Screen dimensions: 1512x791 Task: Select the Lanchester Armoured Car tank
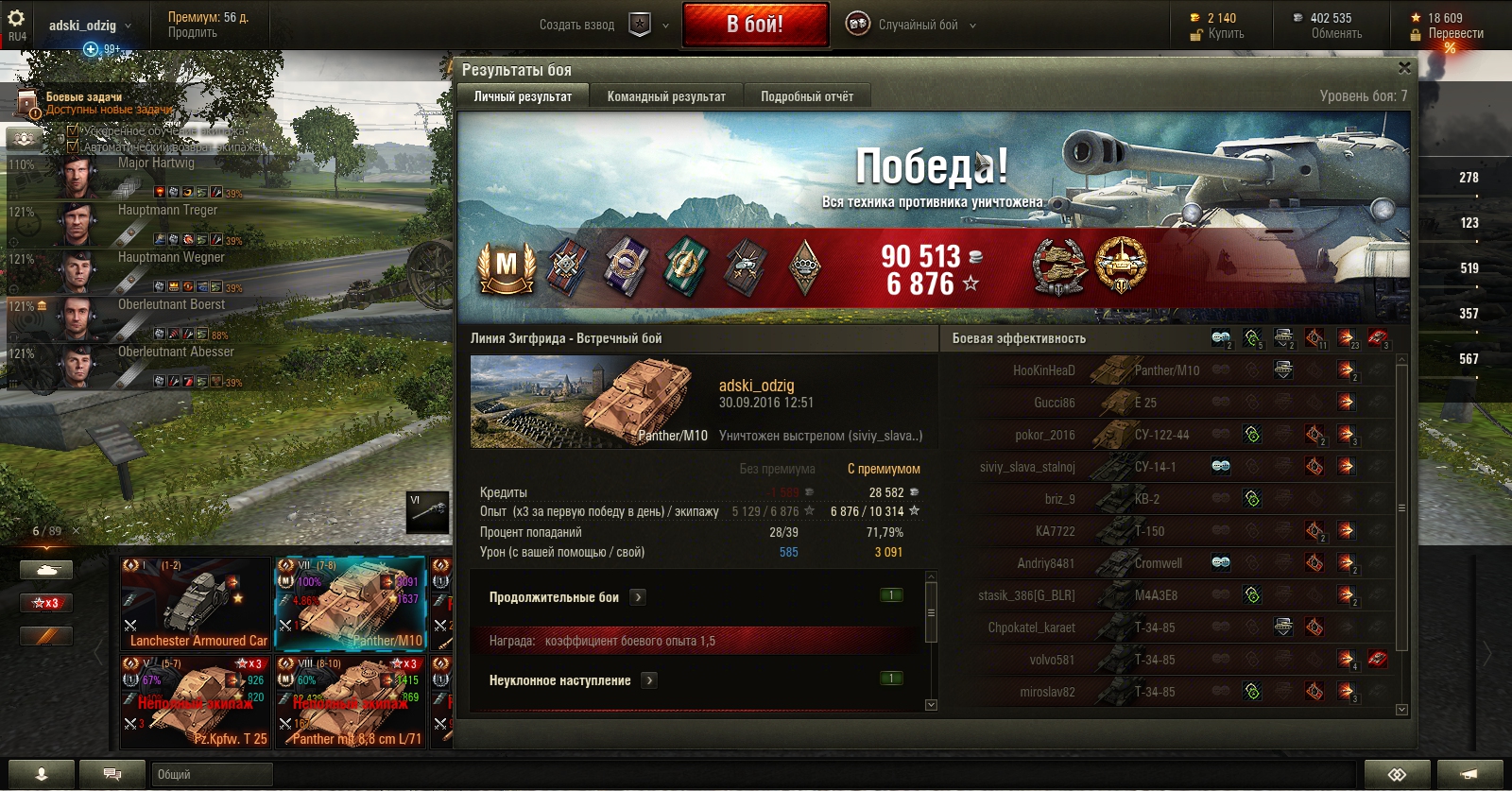[197, 605]
